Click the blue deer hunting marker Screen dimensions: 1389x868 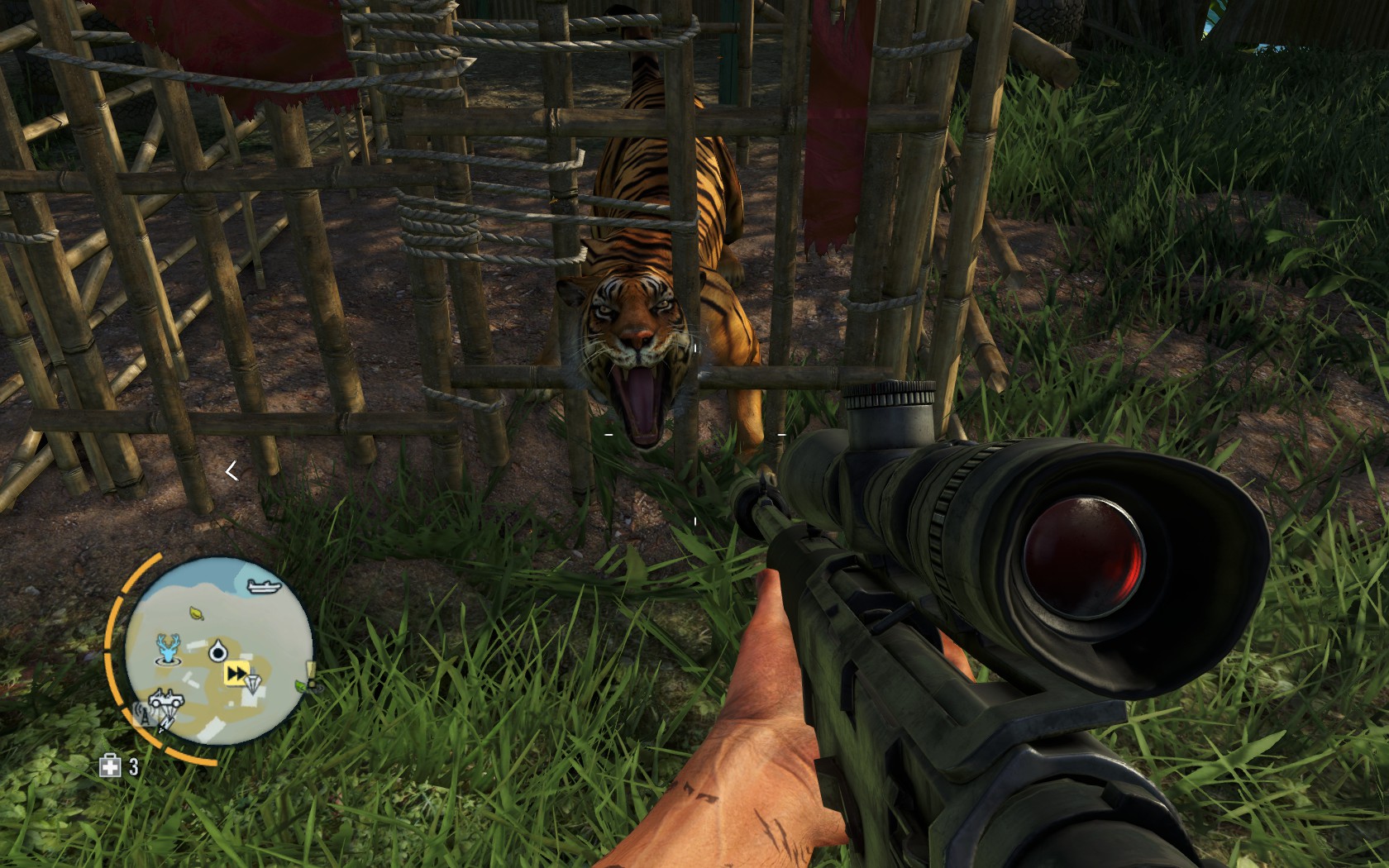(x=169, y=649)
